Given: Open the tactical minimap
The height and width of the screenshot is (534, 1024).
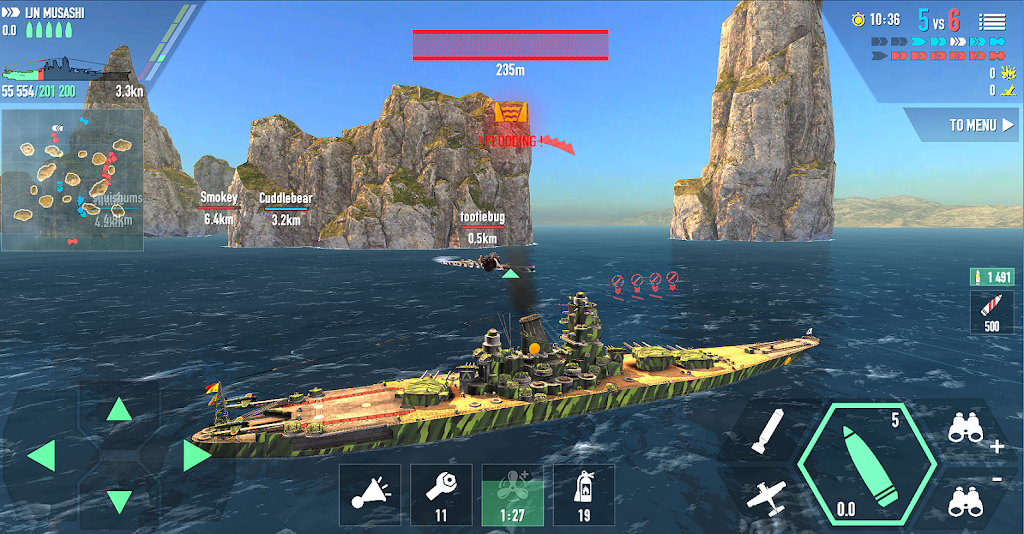Looking at the screenshot, I should [x=72, y=180].
